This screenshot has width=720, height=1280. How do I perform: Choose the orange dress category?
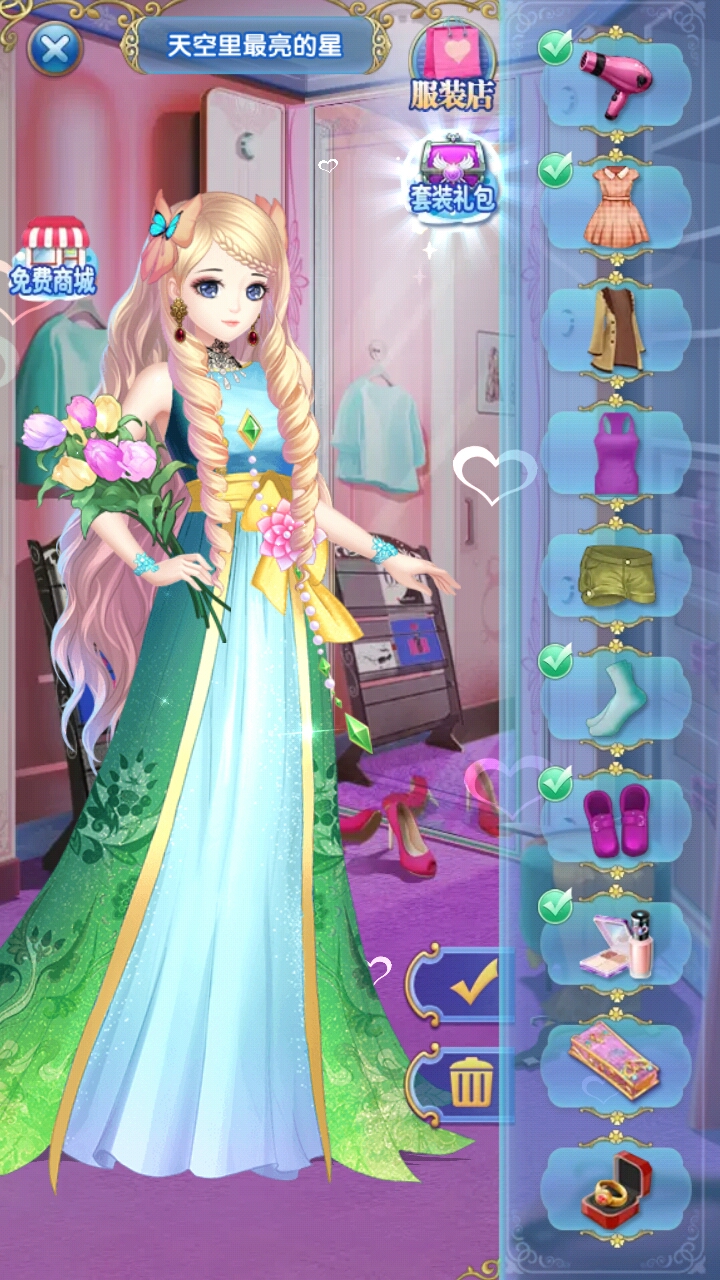point(614,205)
